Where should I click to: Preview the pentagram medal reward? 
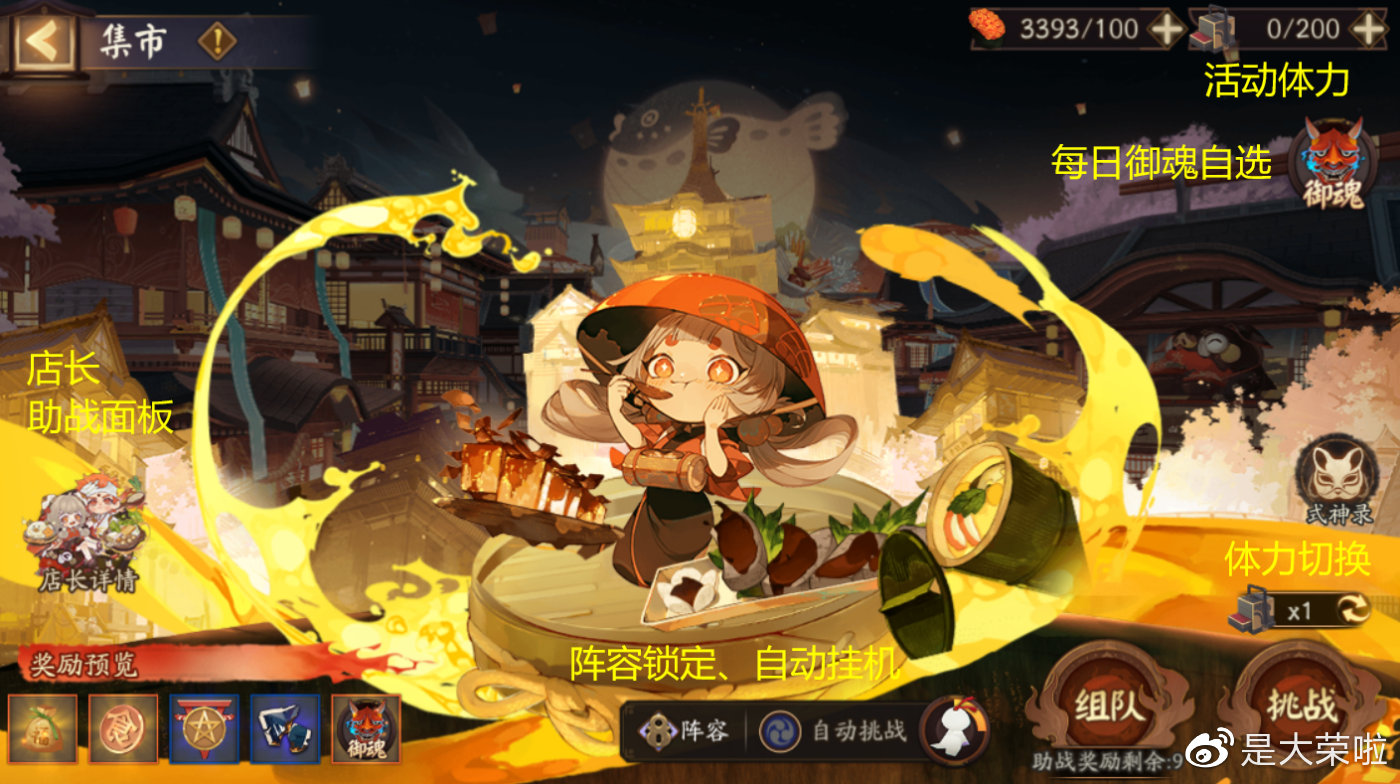coord(204,729)
